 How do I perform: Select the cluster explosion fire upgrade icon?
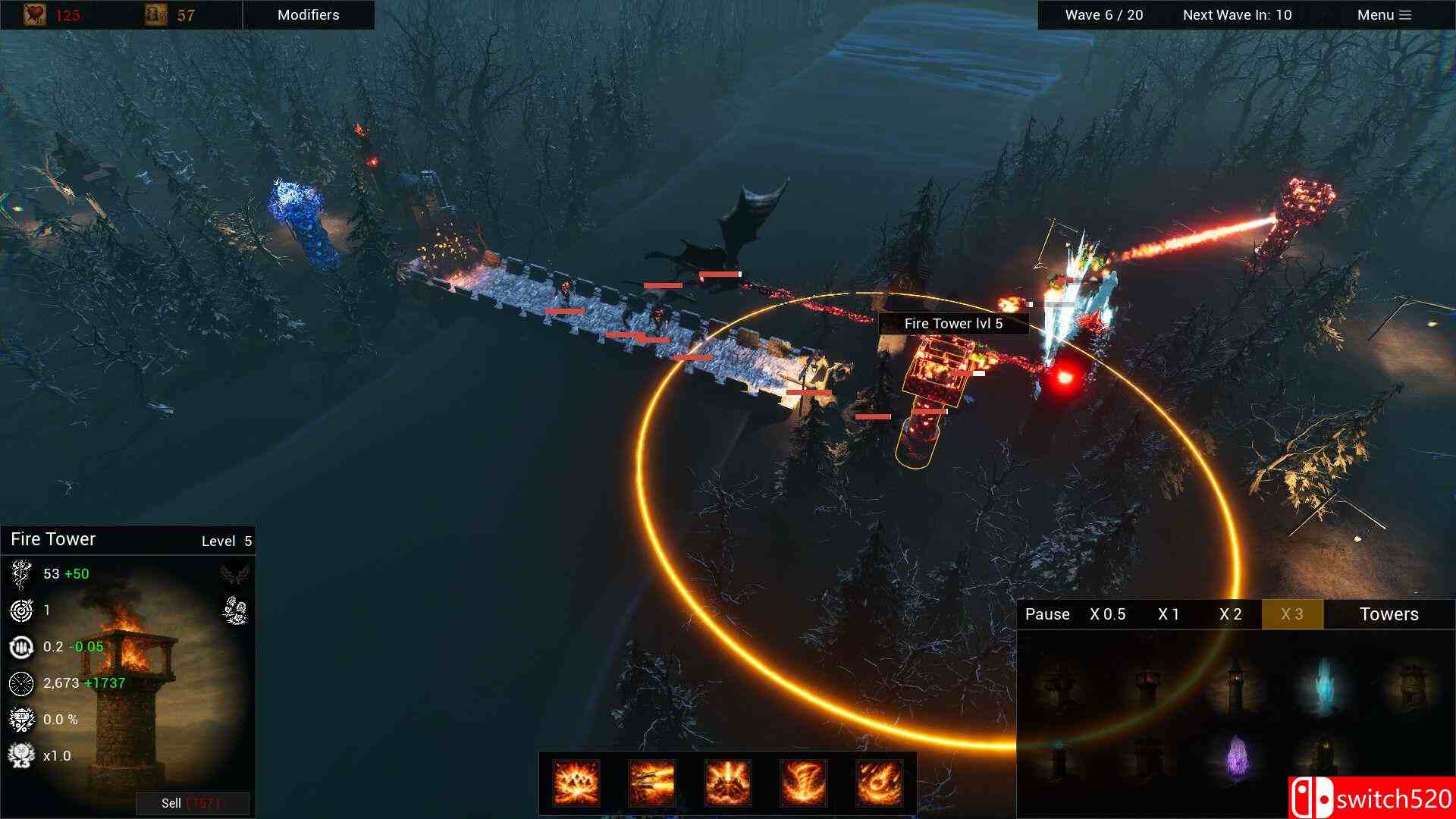(574, 783)
